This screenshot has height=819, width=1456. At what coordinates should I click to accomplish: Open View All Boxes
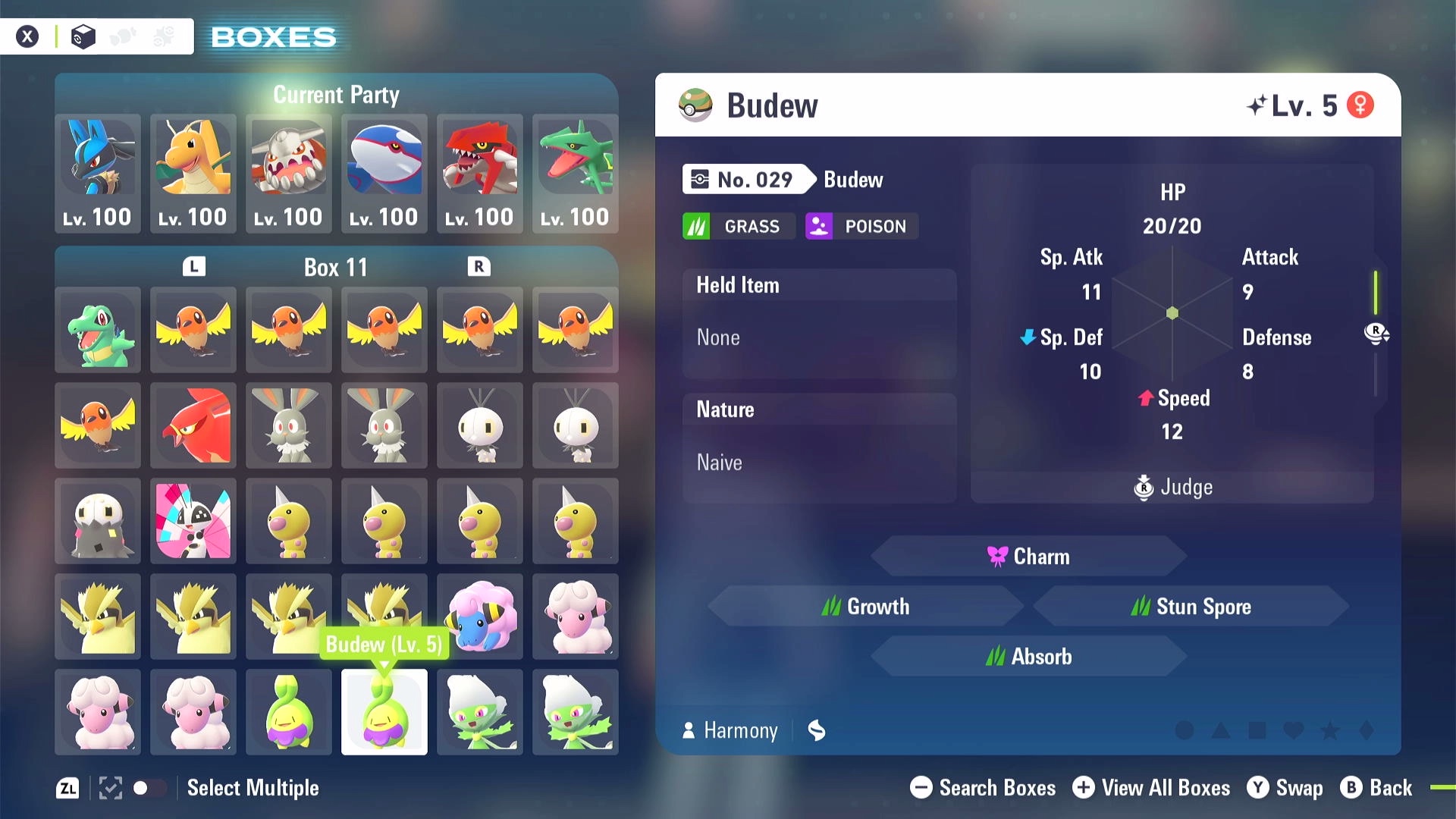click(x=1151, y=788)
